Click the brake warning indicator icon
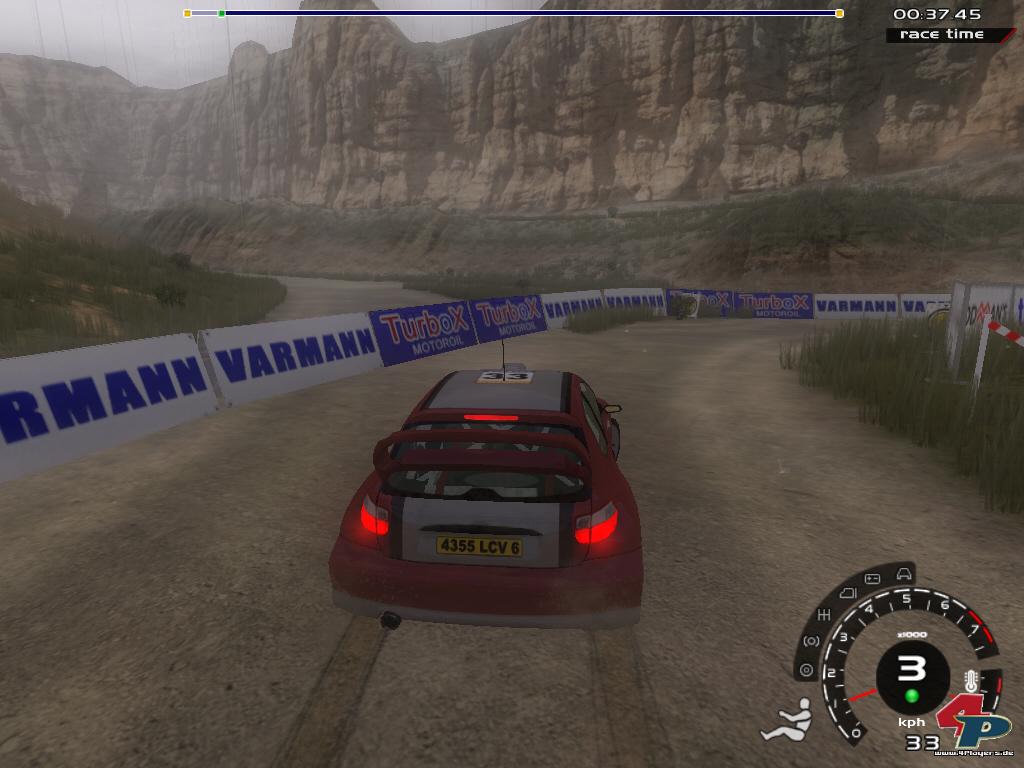This screenshot has width=1024, height=768. pos(812,641)
